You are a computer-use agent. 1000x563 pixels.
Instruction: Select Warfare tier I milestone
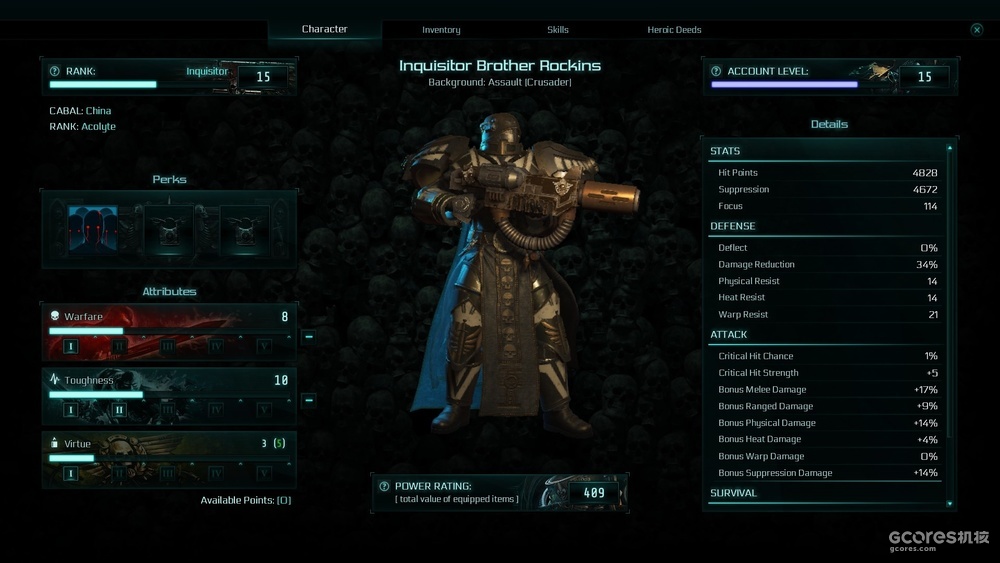pos(71,346)
